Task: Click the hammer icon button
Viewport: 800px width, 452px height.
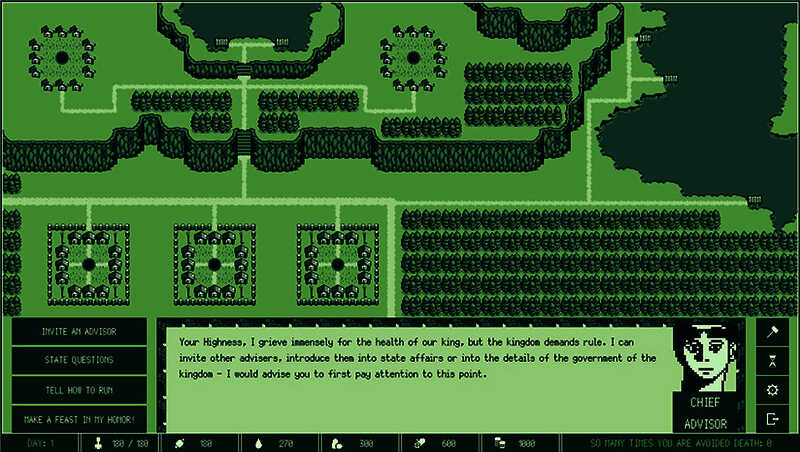Action: (772, 332)
